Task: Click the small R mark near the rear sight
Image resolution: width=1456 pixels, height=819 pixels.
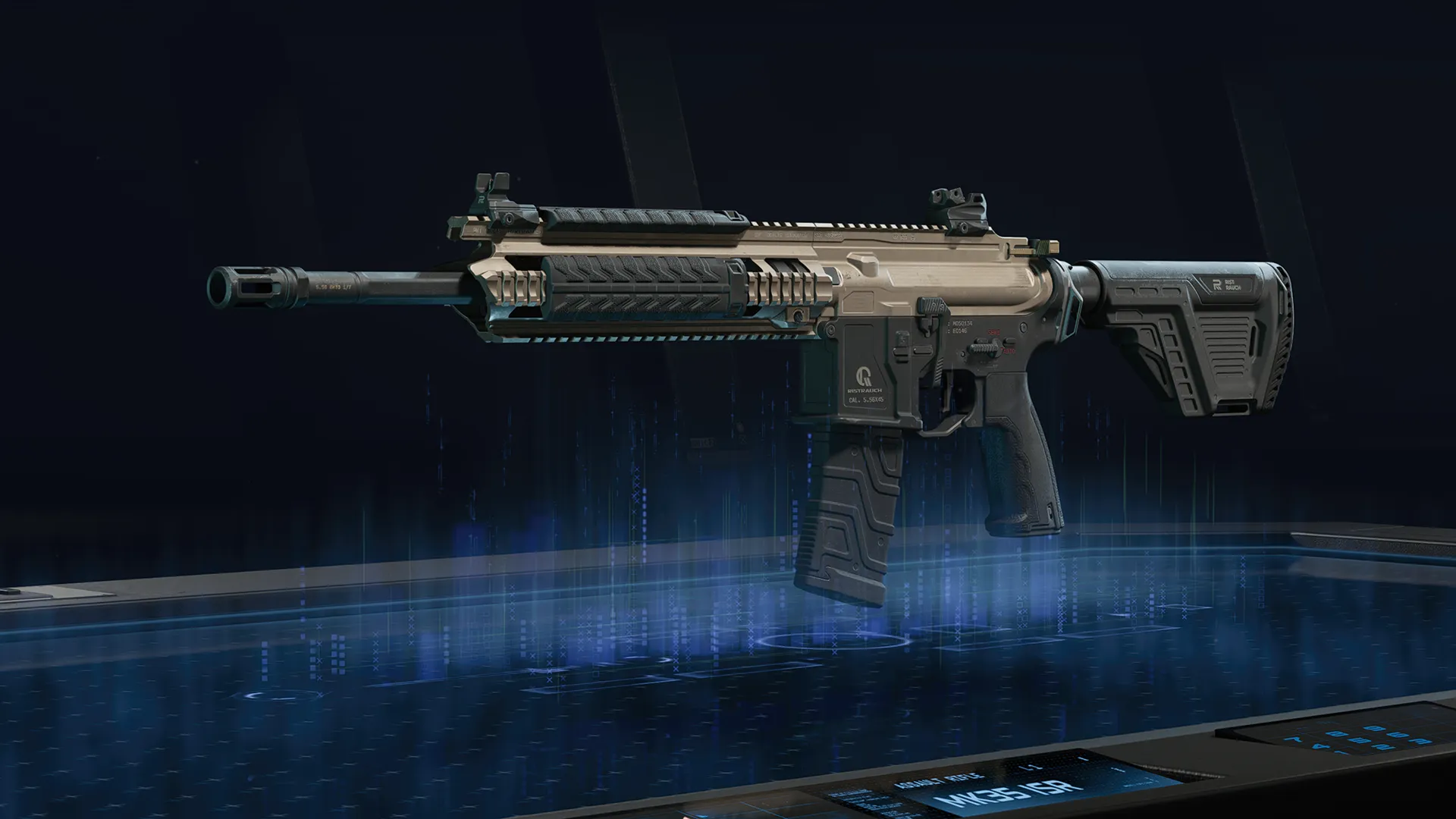Action: (481, 200)
